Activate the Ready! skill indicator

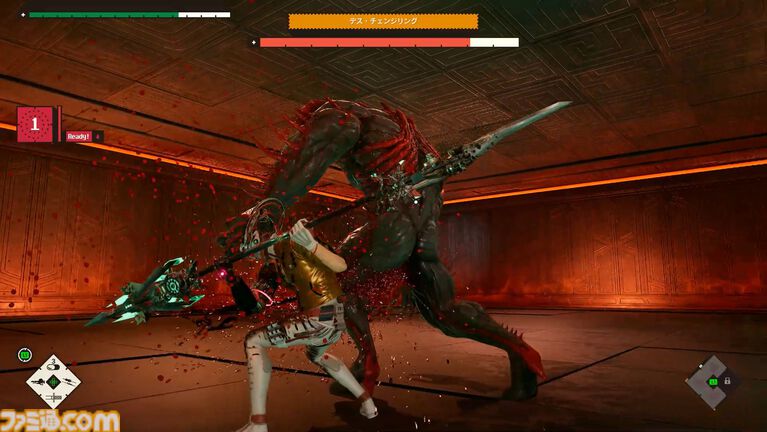click(78, 136)
